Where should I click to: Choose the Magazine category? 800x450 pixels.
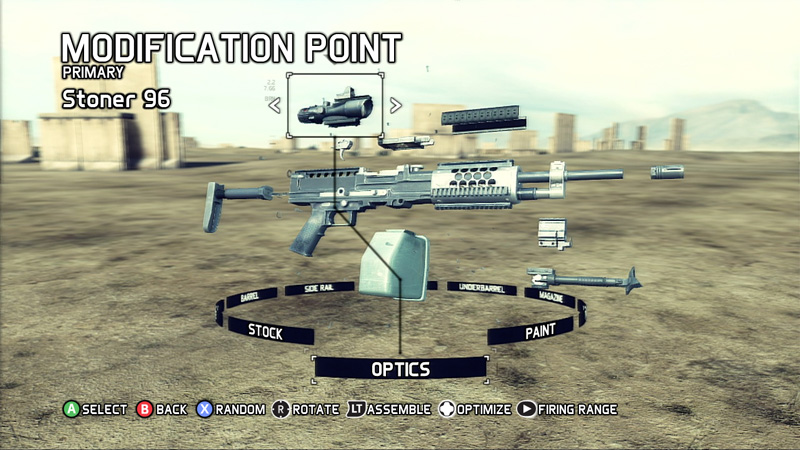pos(549,297)
